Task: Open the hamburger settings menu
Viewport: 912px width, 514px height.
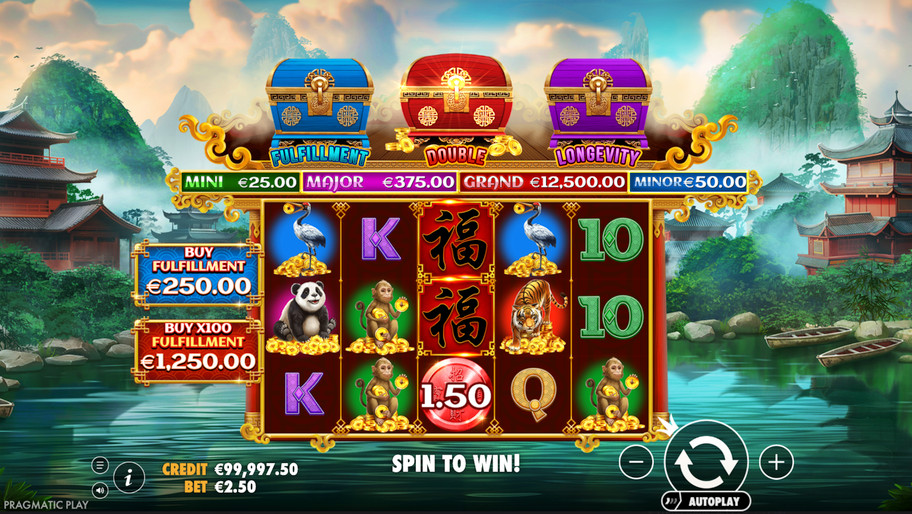Action: (x=100, y=466)
